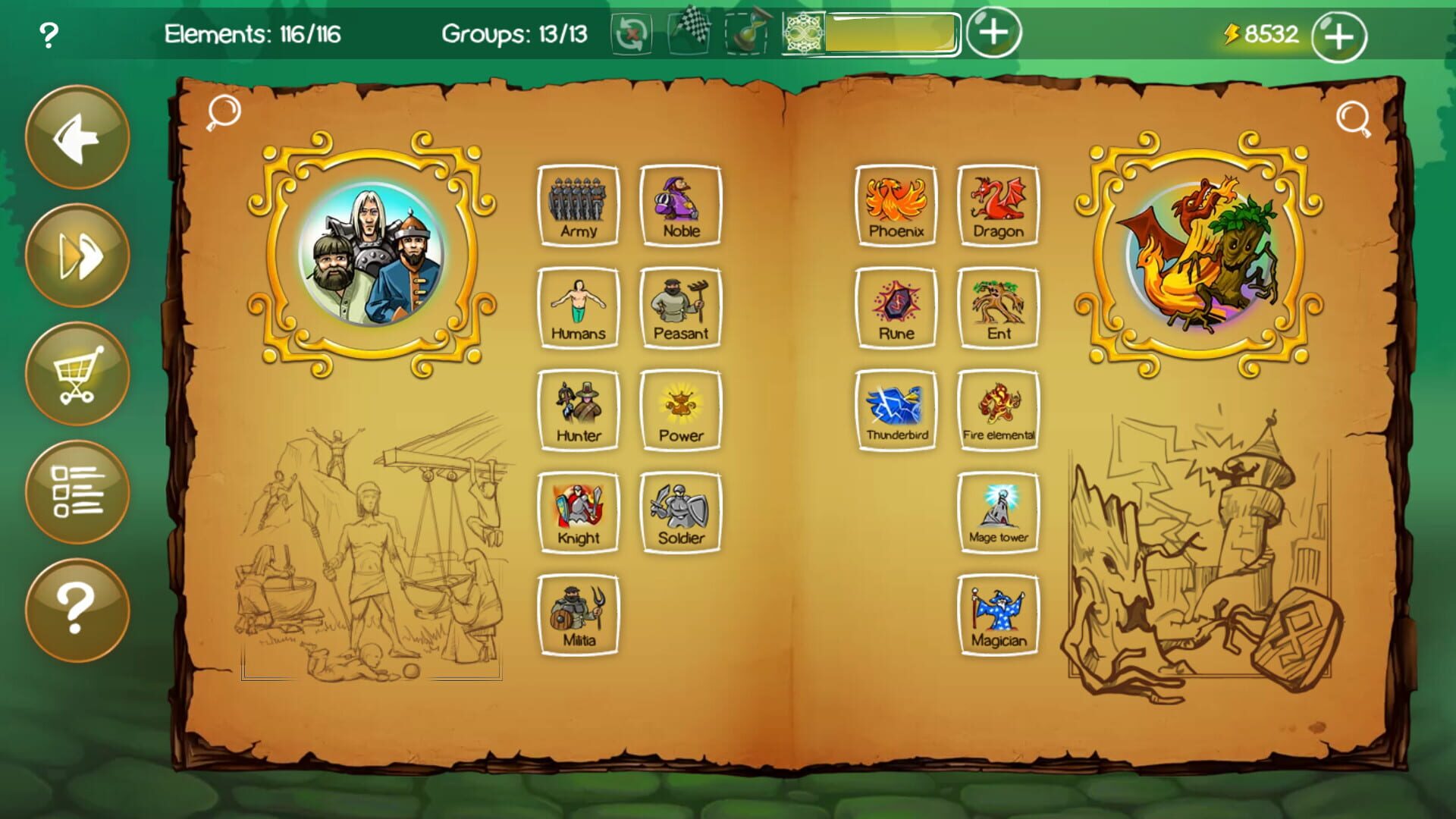Open the quest list panel
The height and width of the screenshot is (819, 1456).
pyautogui.click(x=77, y=493)
